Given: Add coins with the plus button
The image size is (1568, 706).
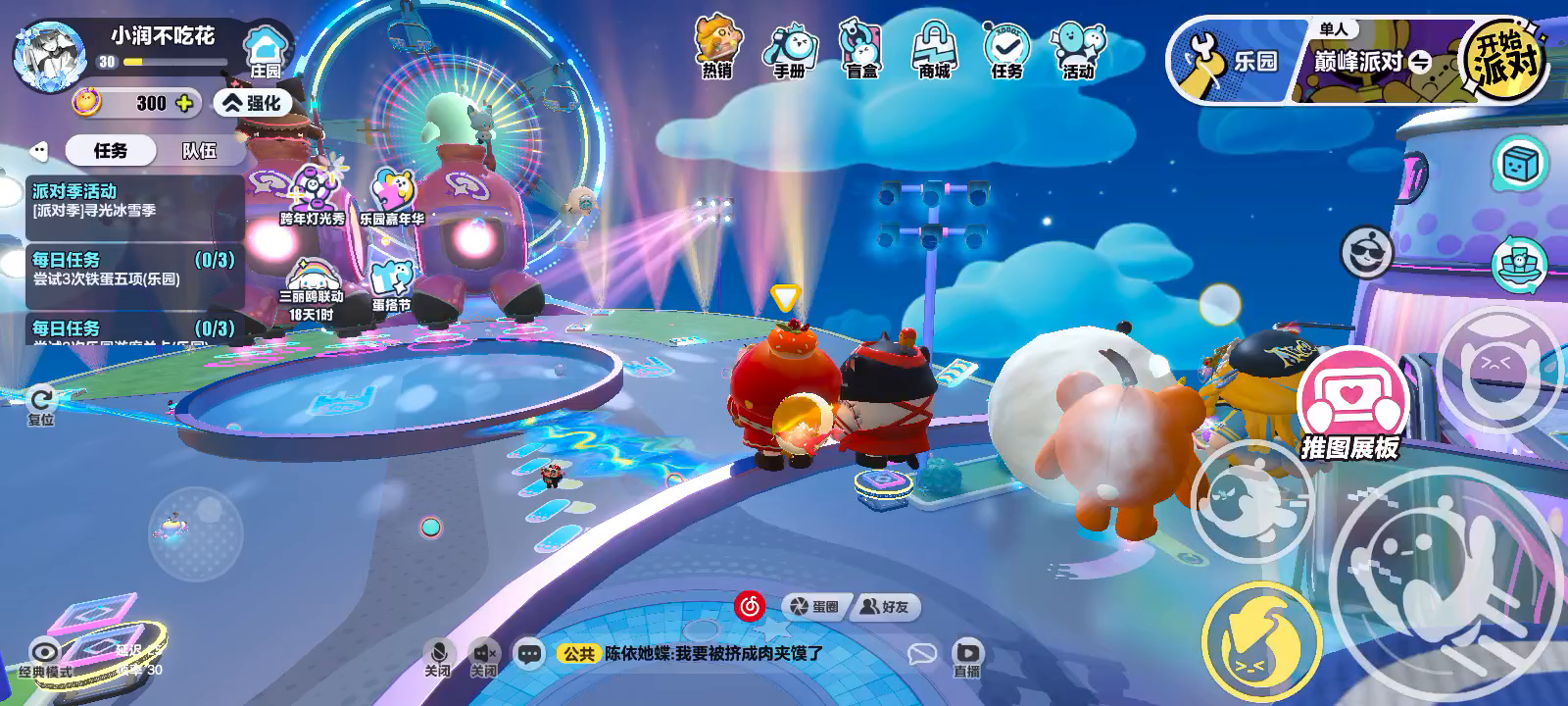Looking at the screenshot, I should [183, 103].
